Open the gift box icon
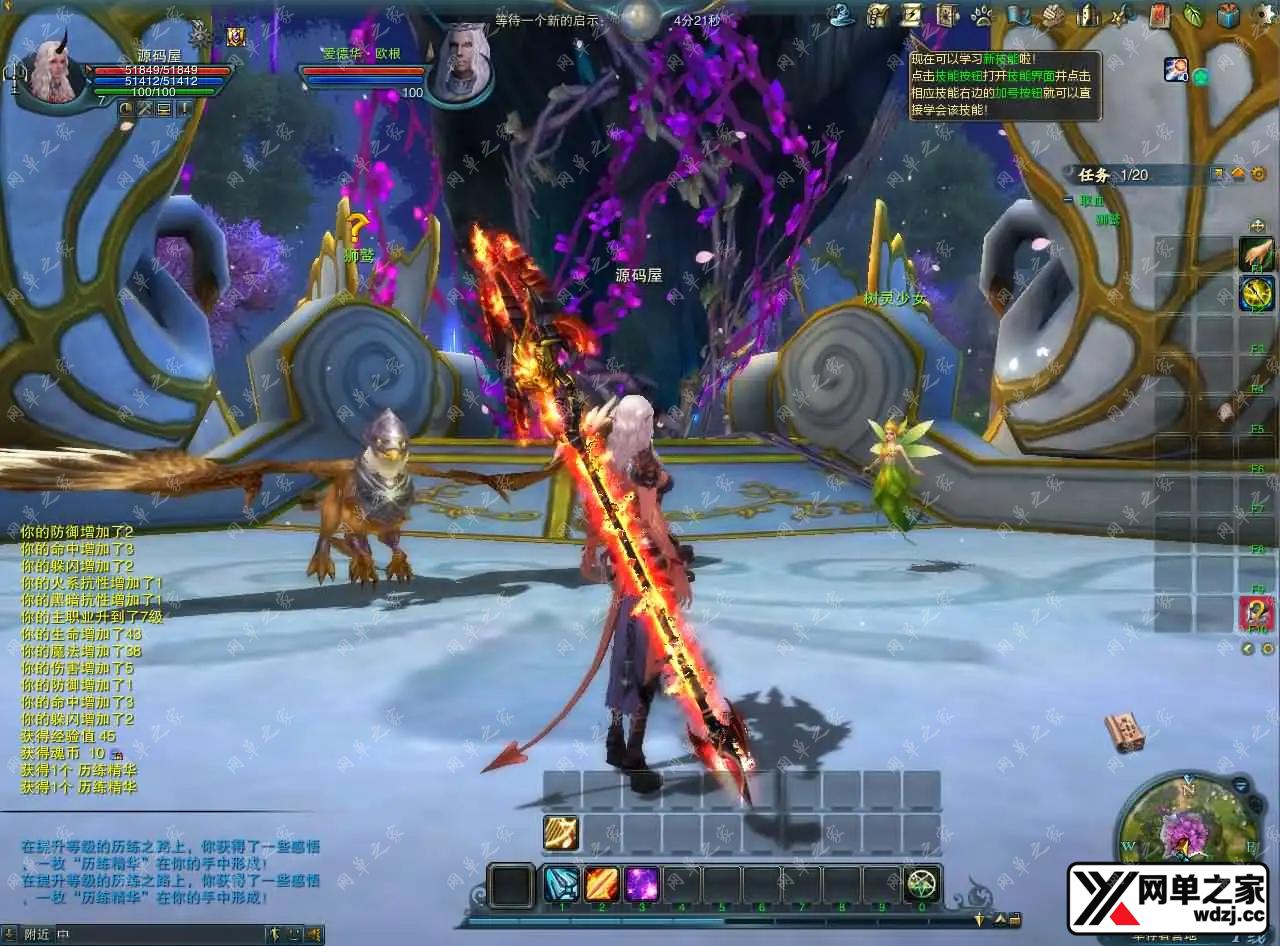 1229,15
